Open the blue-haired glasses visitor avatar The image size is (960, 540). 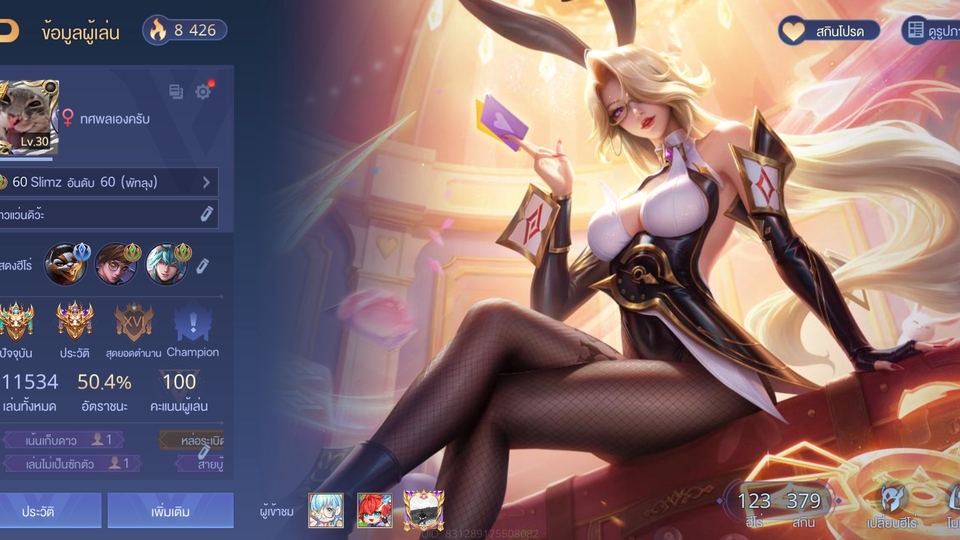pyautogui.click(x=326, y=510)
